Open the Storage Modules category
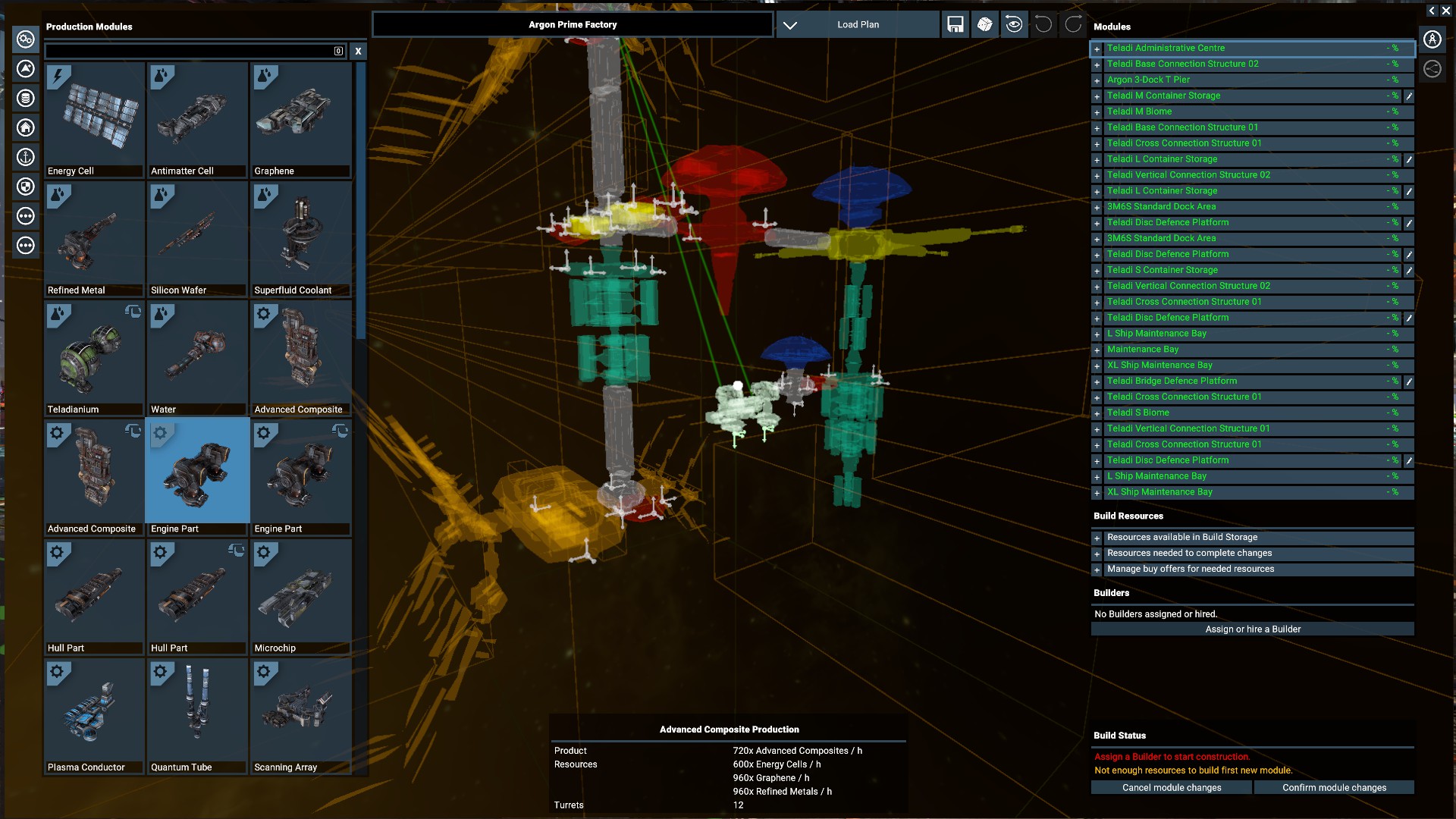 pos(26,98)
